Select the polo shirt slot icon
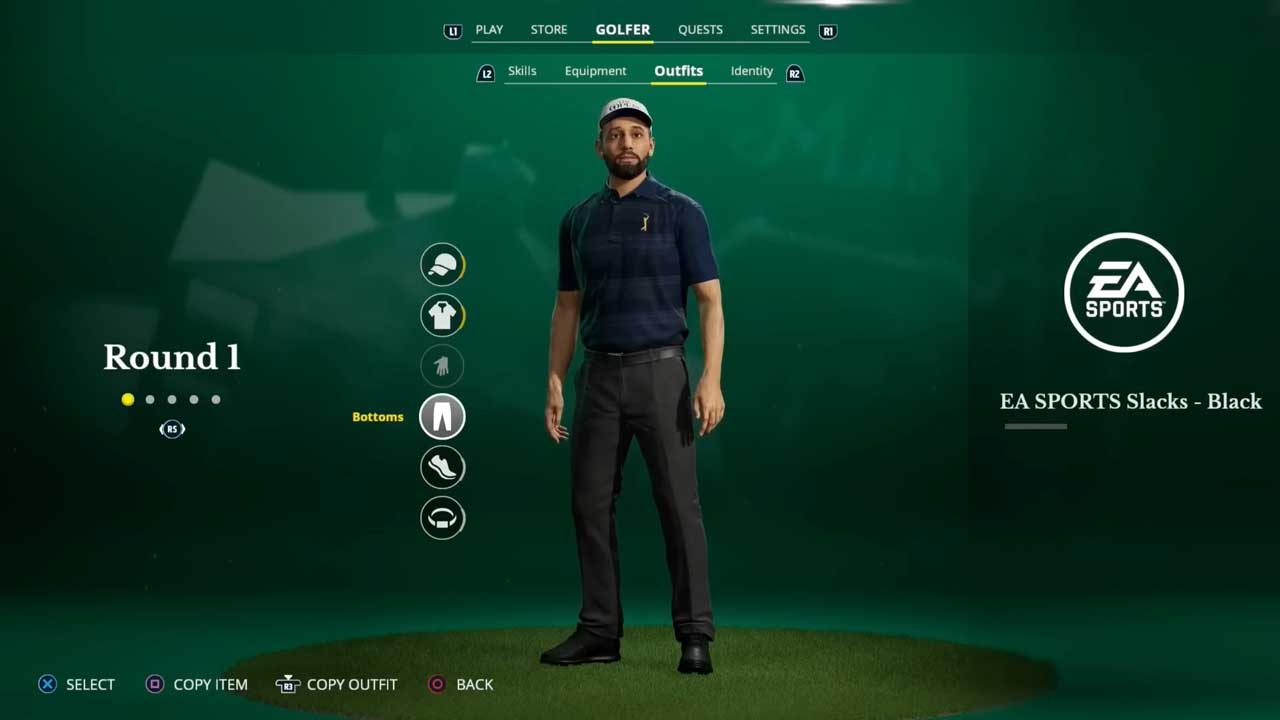 442,316
